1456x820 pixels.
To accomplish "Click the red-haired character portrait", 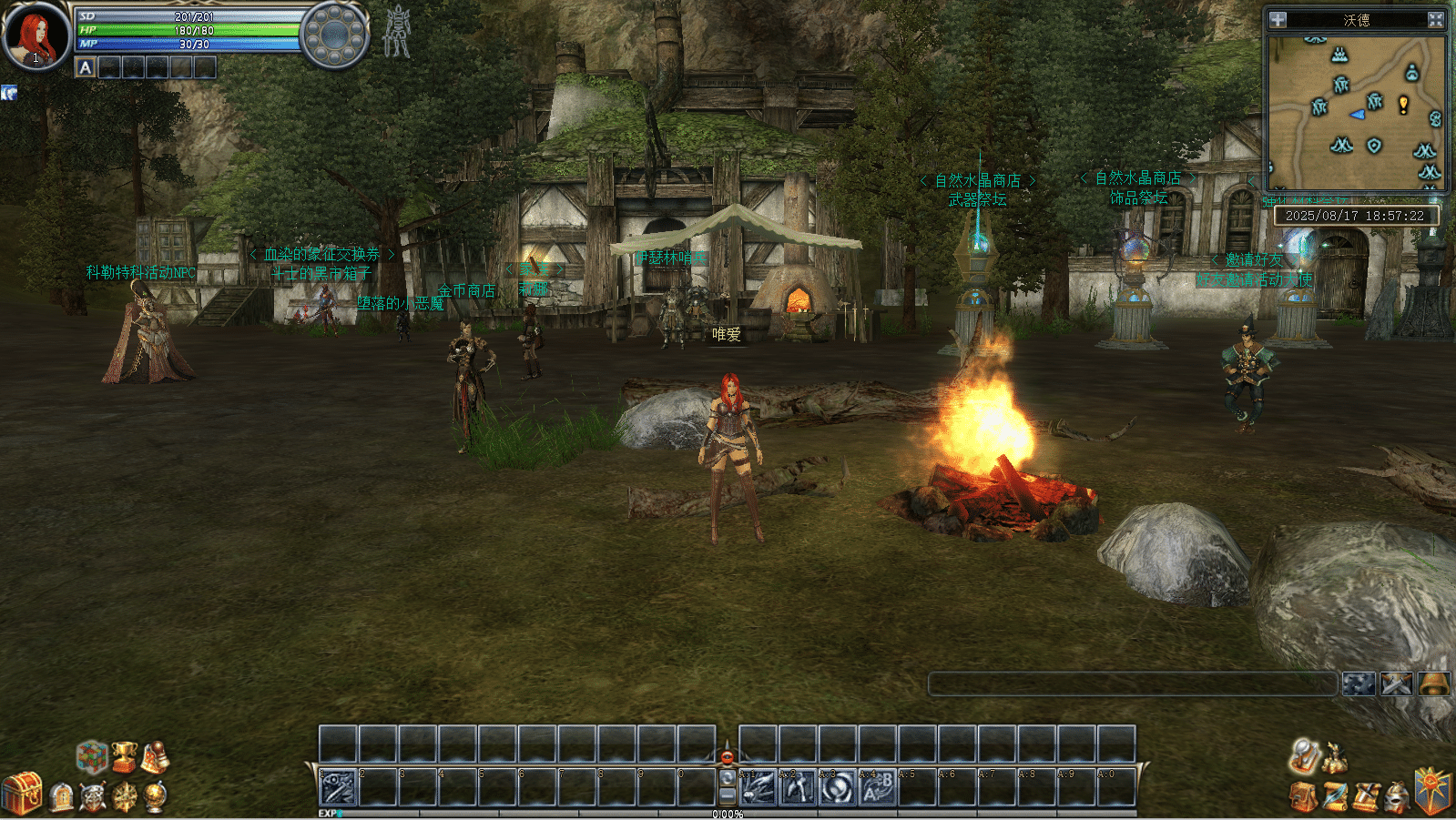I will [x=36, y=36].
